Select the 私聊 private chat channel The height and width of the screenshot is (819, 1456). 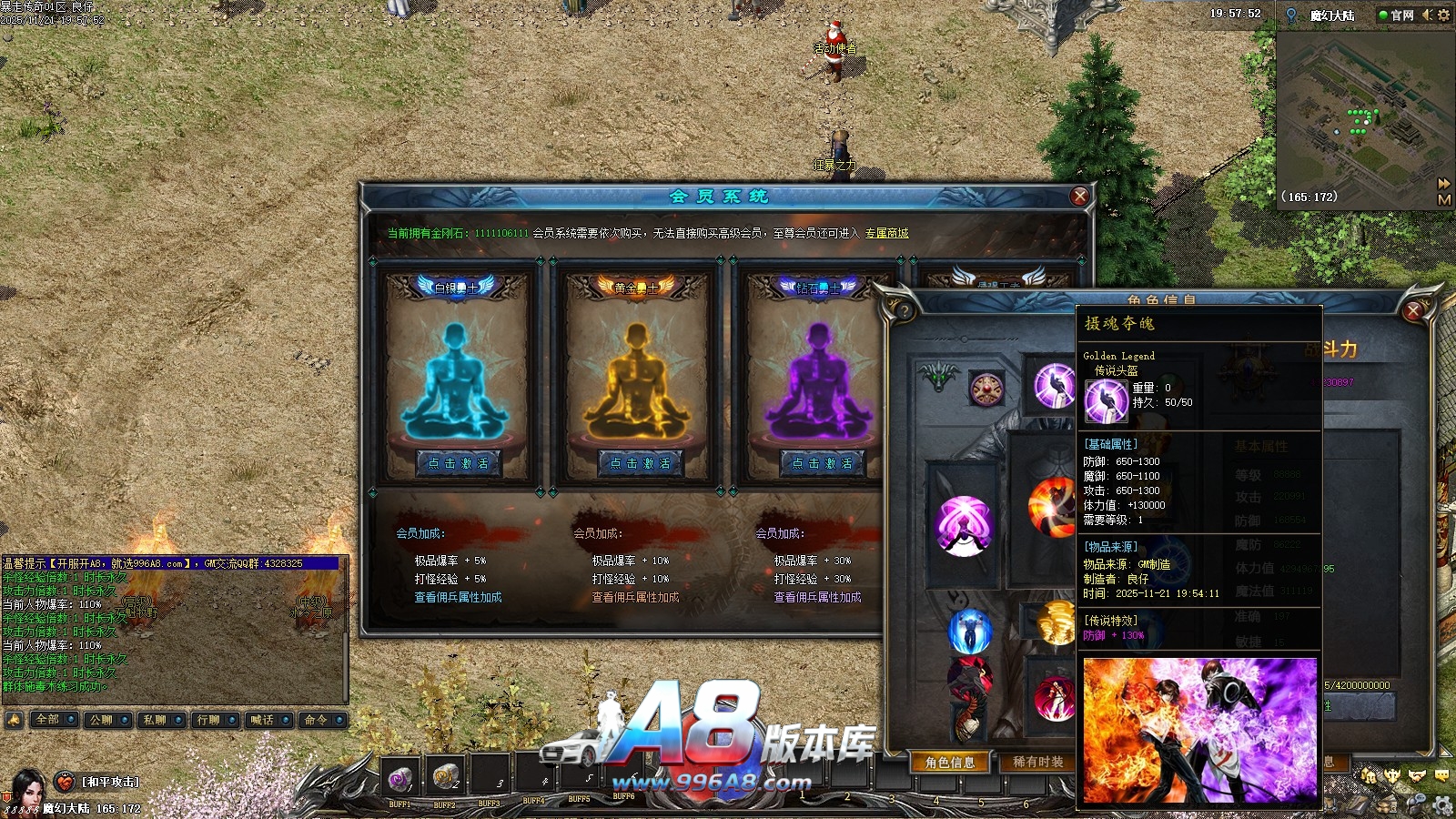click(155, 720)
